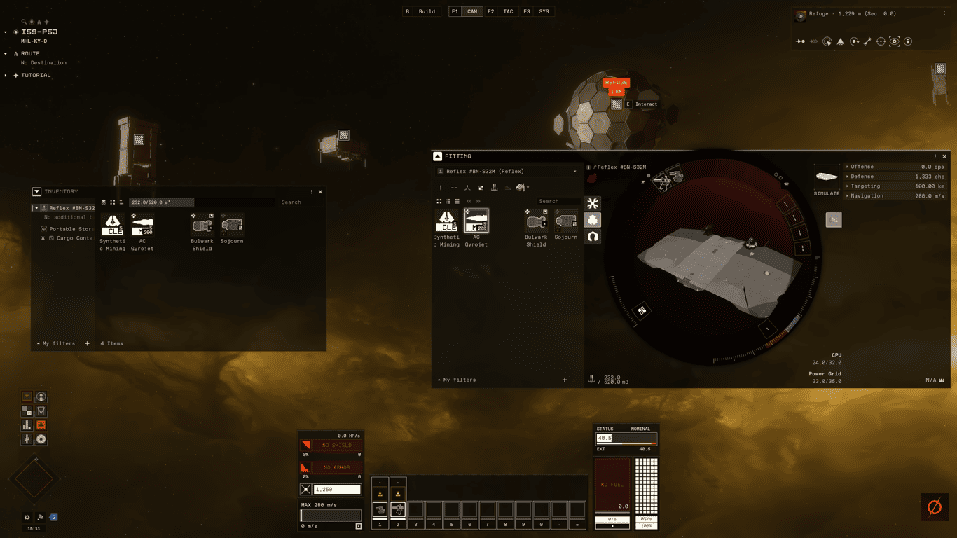Expand the Tutorial tracker entry
The image size is (957, 538).
click(x=14, y=75)
